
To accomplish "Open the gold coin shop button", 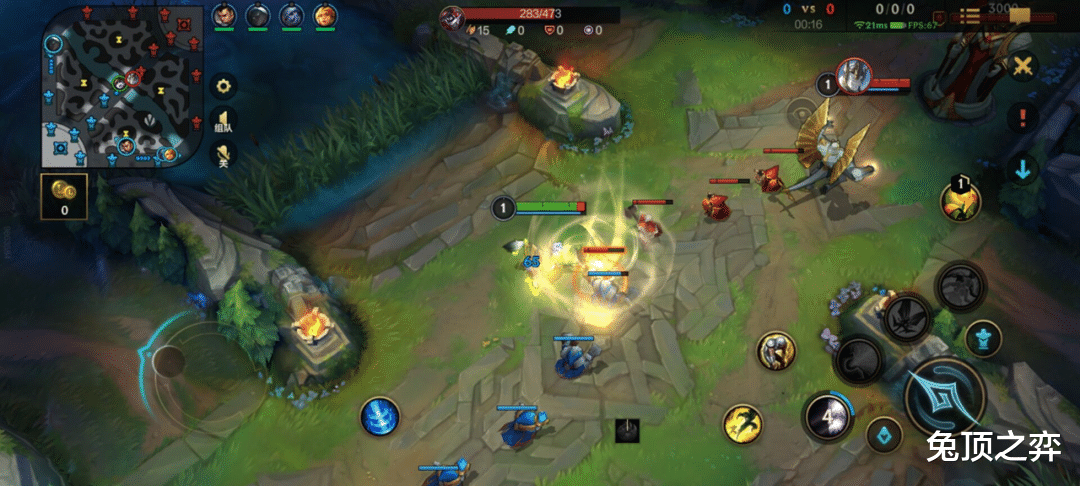I will pos(64,196).
